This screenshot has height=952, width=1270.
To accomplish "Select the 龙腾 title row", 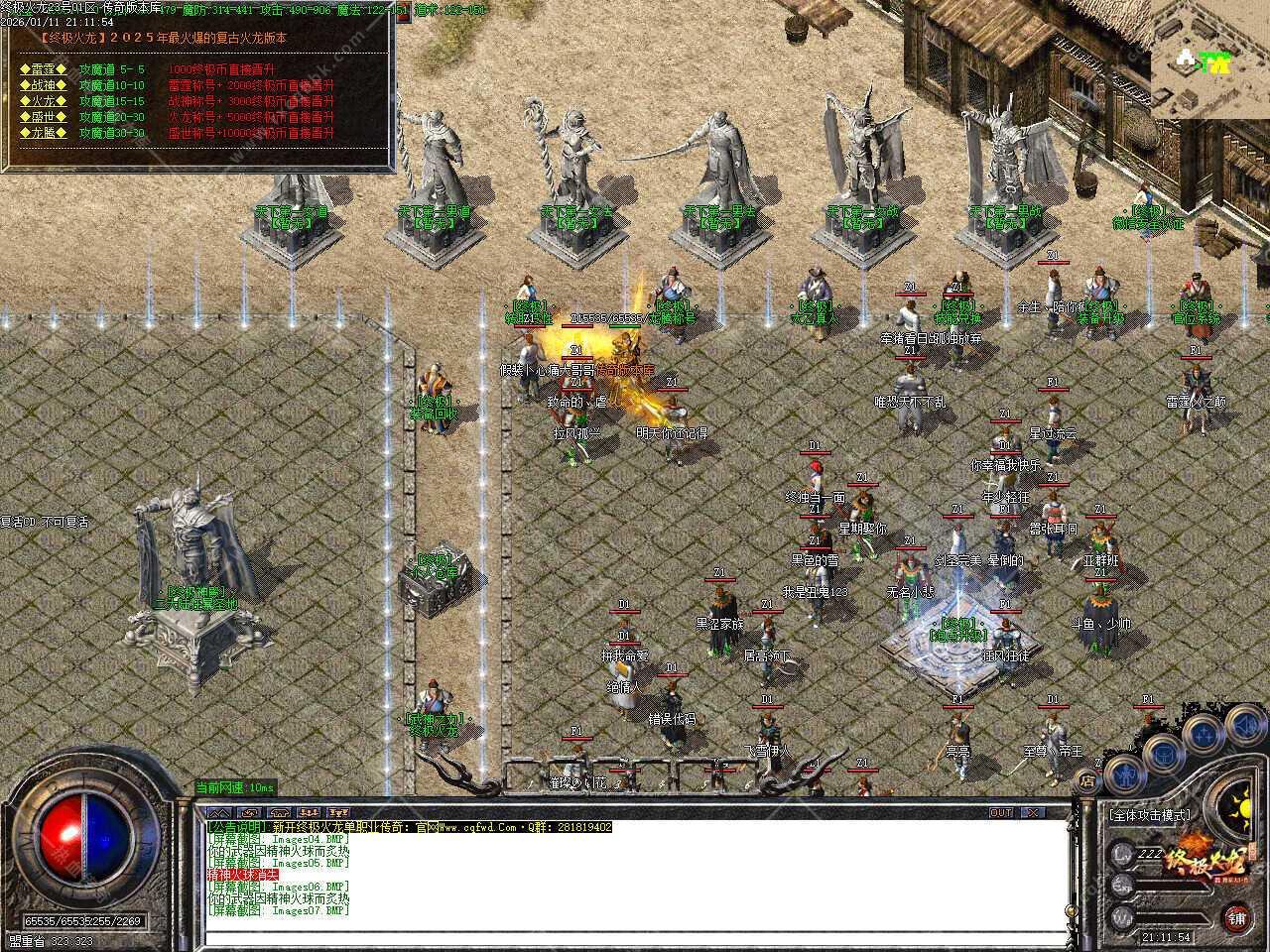I will click(45, 133).
